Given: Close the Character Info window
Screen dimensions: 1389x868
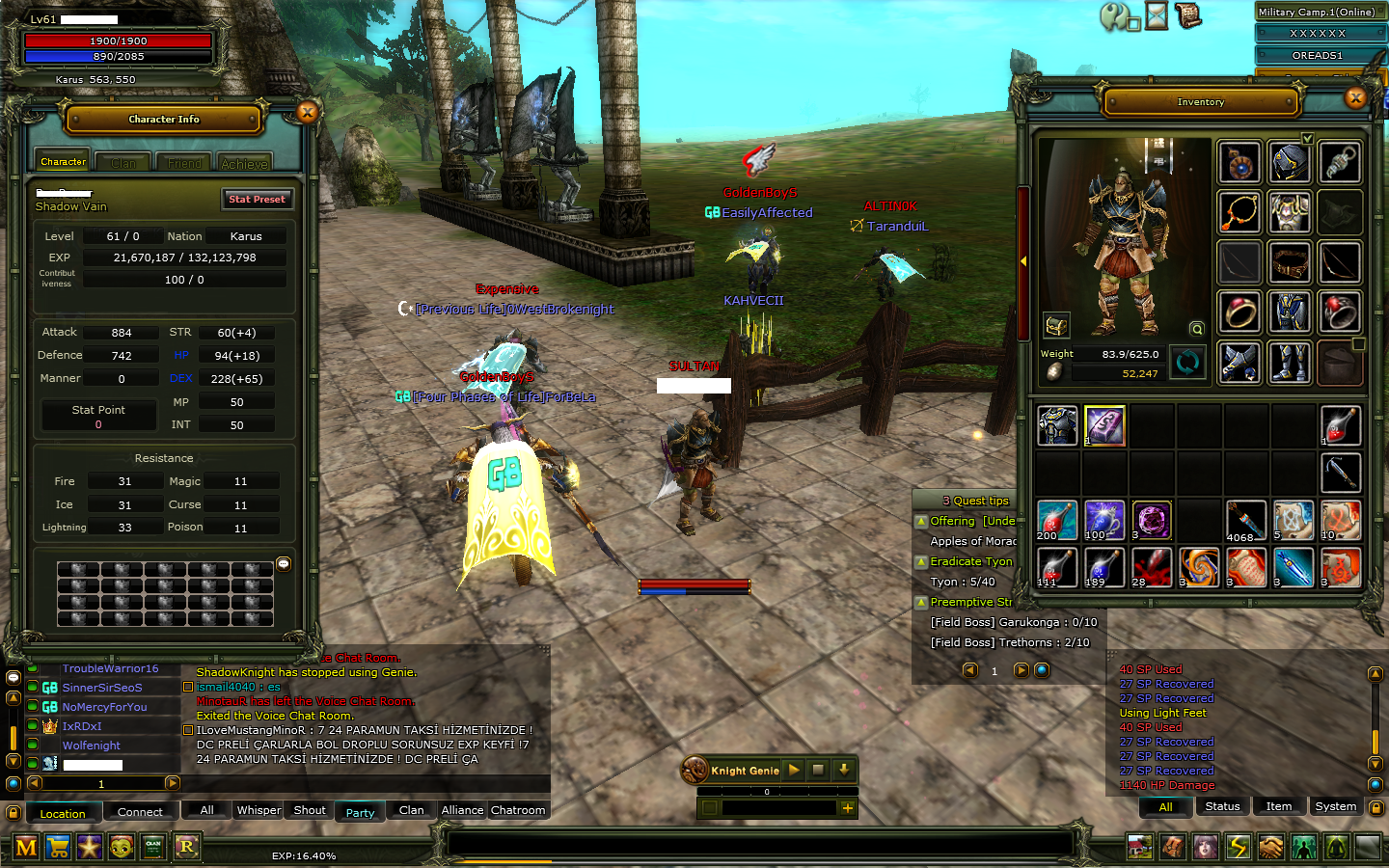Looking at the screenshot, I should [308, 113].
